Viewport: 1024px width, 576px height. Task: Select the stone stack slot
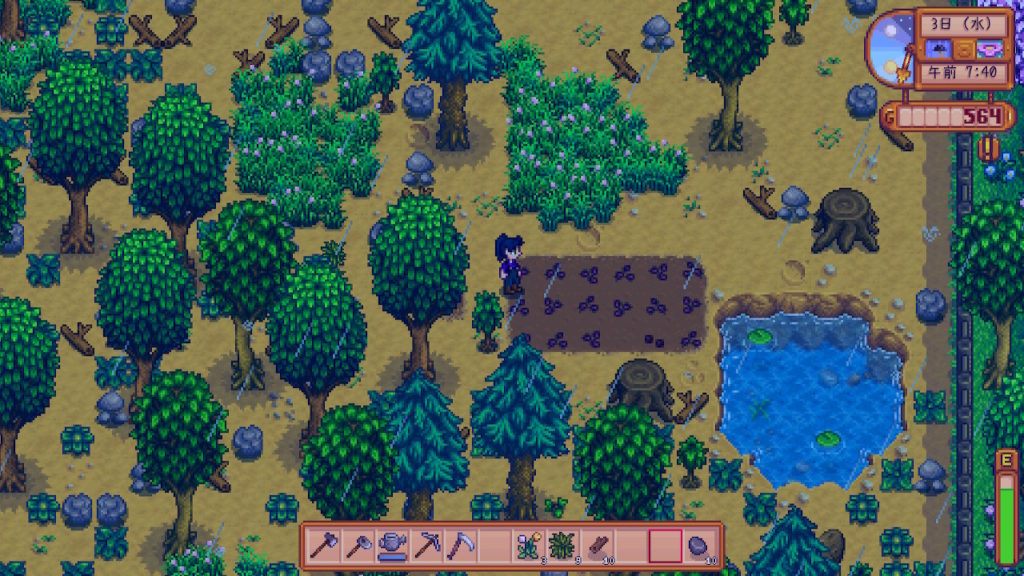coord(698,546)
